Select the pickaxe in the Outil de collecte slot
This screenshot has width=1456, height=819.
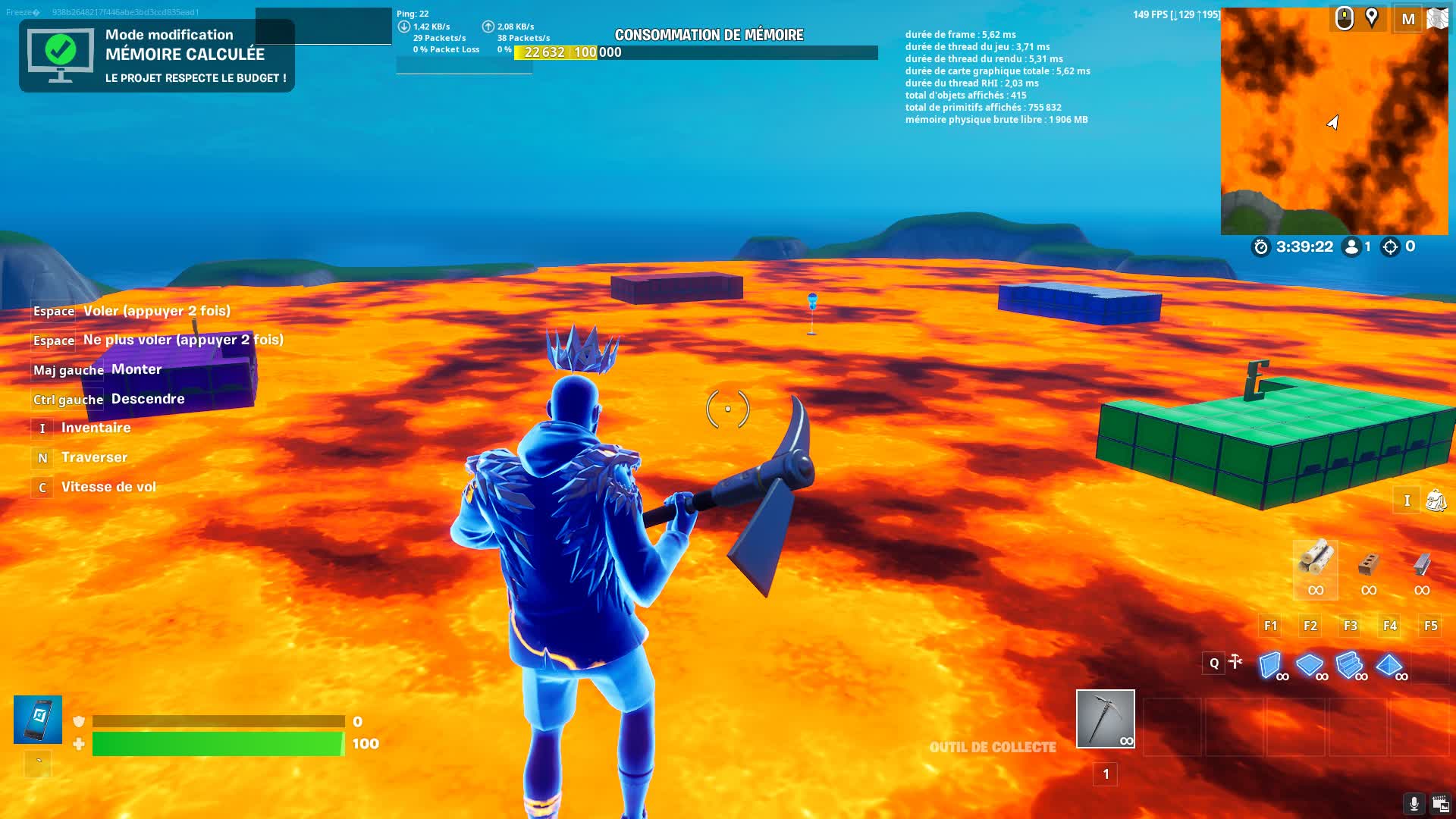[x=1105, y=718]
